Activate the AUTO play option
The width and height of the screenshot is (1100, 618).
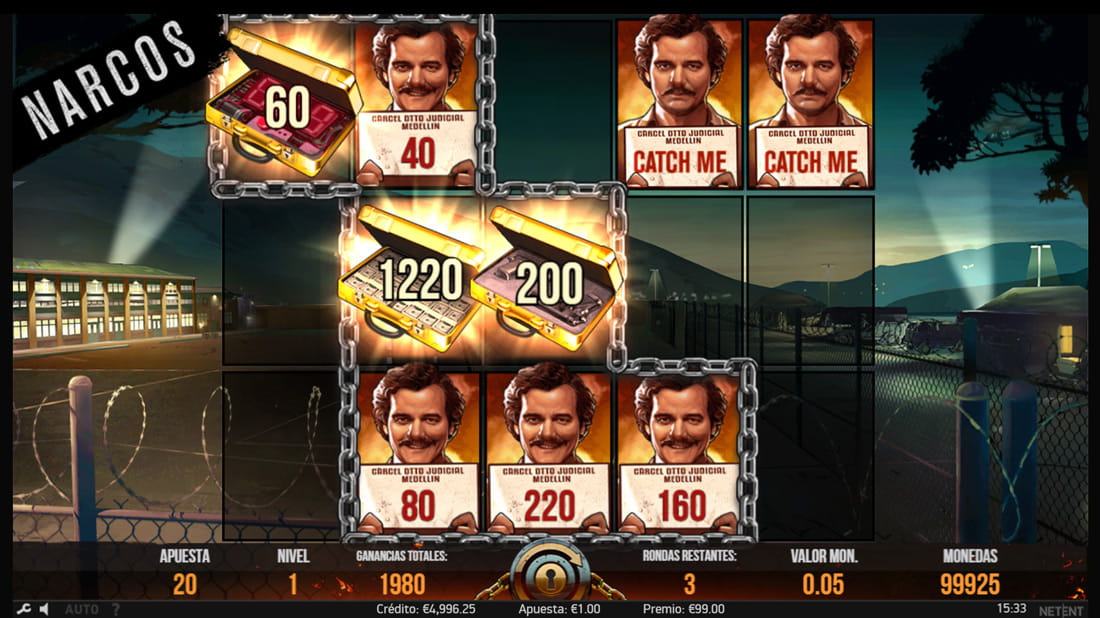(82, 608)
